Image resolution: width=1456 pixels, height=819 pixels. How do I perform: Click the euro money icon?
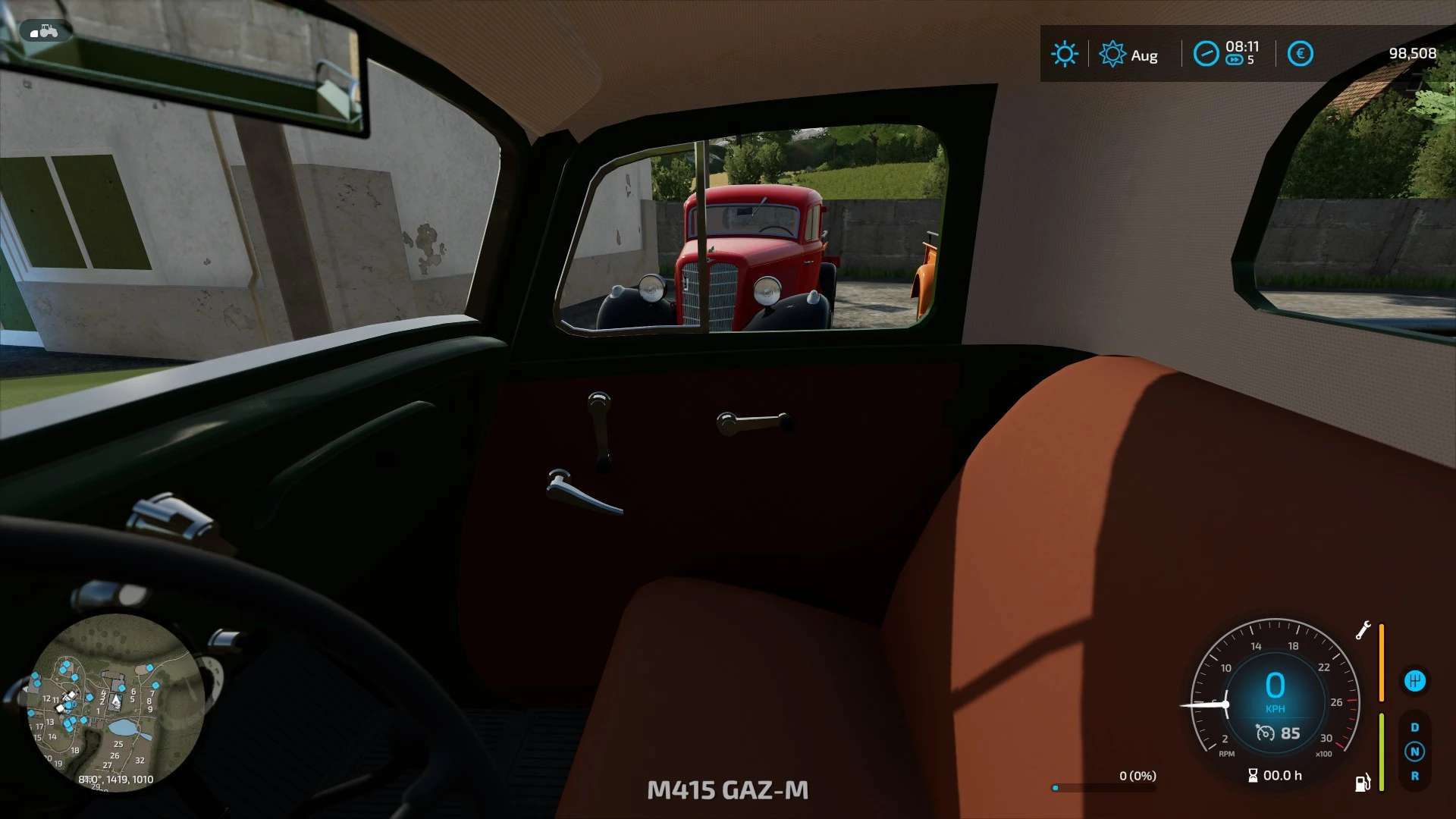1300,54
